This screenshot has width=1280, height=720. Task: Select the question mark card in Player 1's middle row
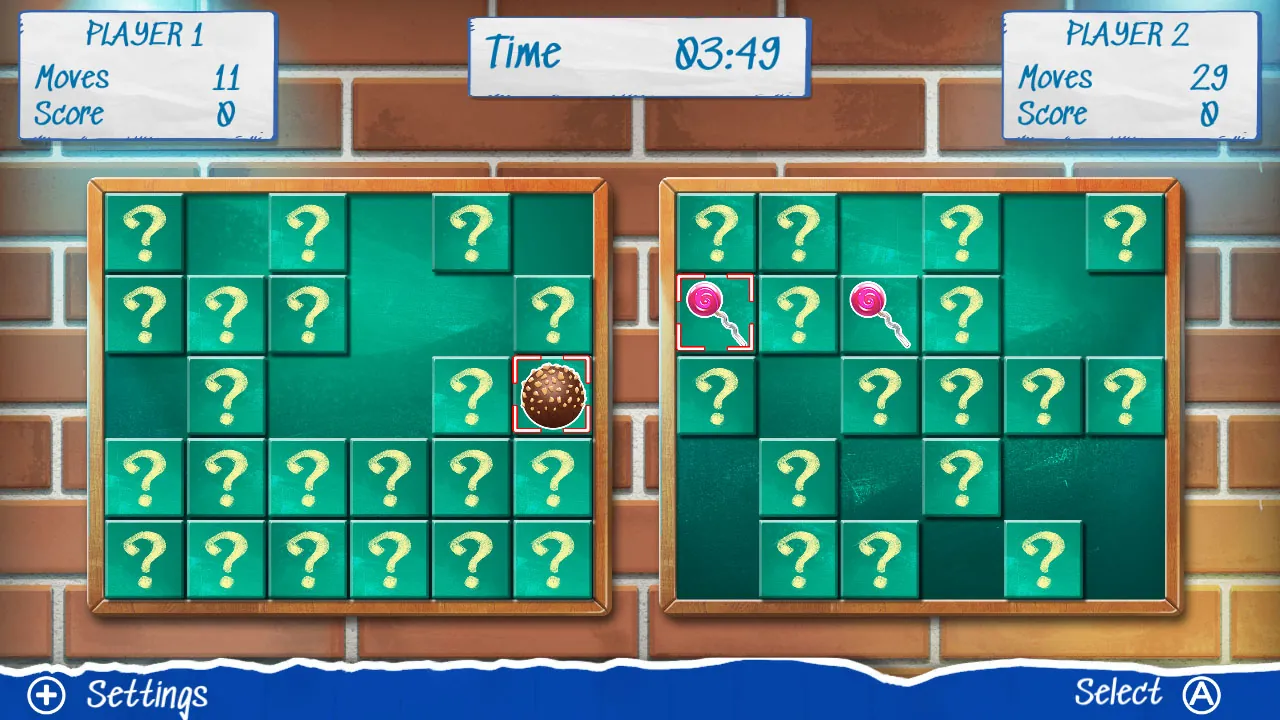[x=226, y=394]
